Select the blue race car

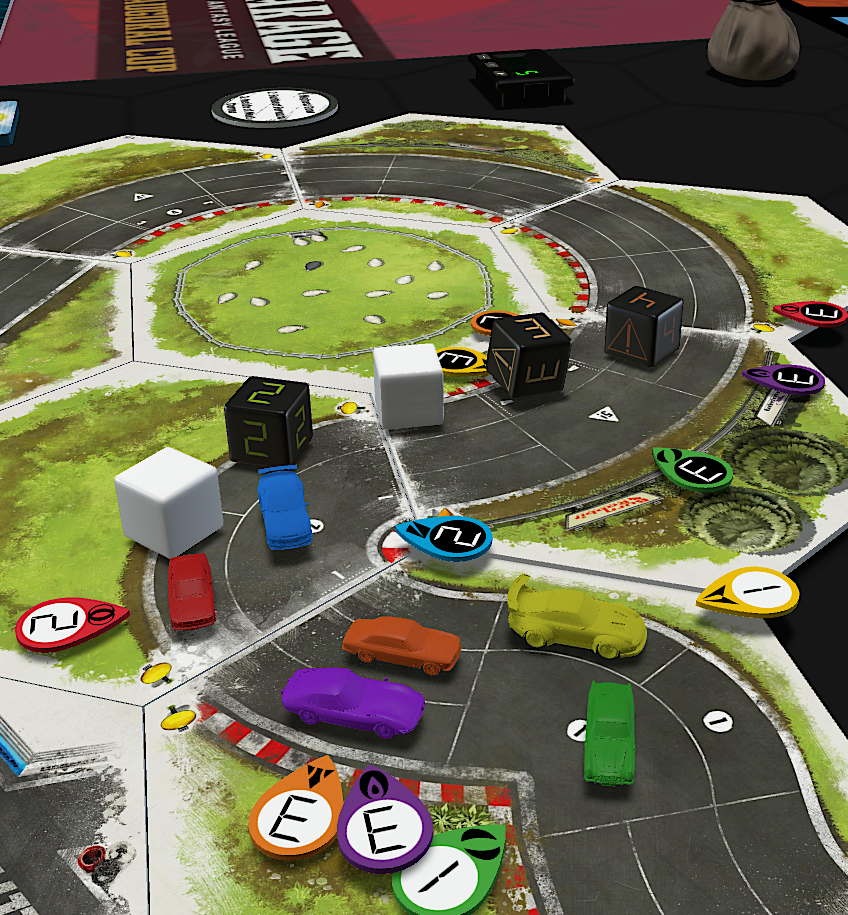tap(283, 506)
